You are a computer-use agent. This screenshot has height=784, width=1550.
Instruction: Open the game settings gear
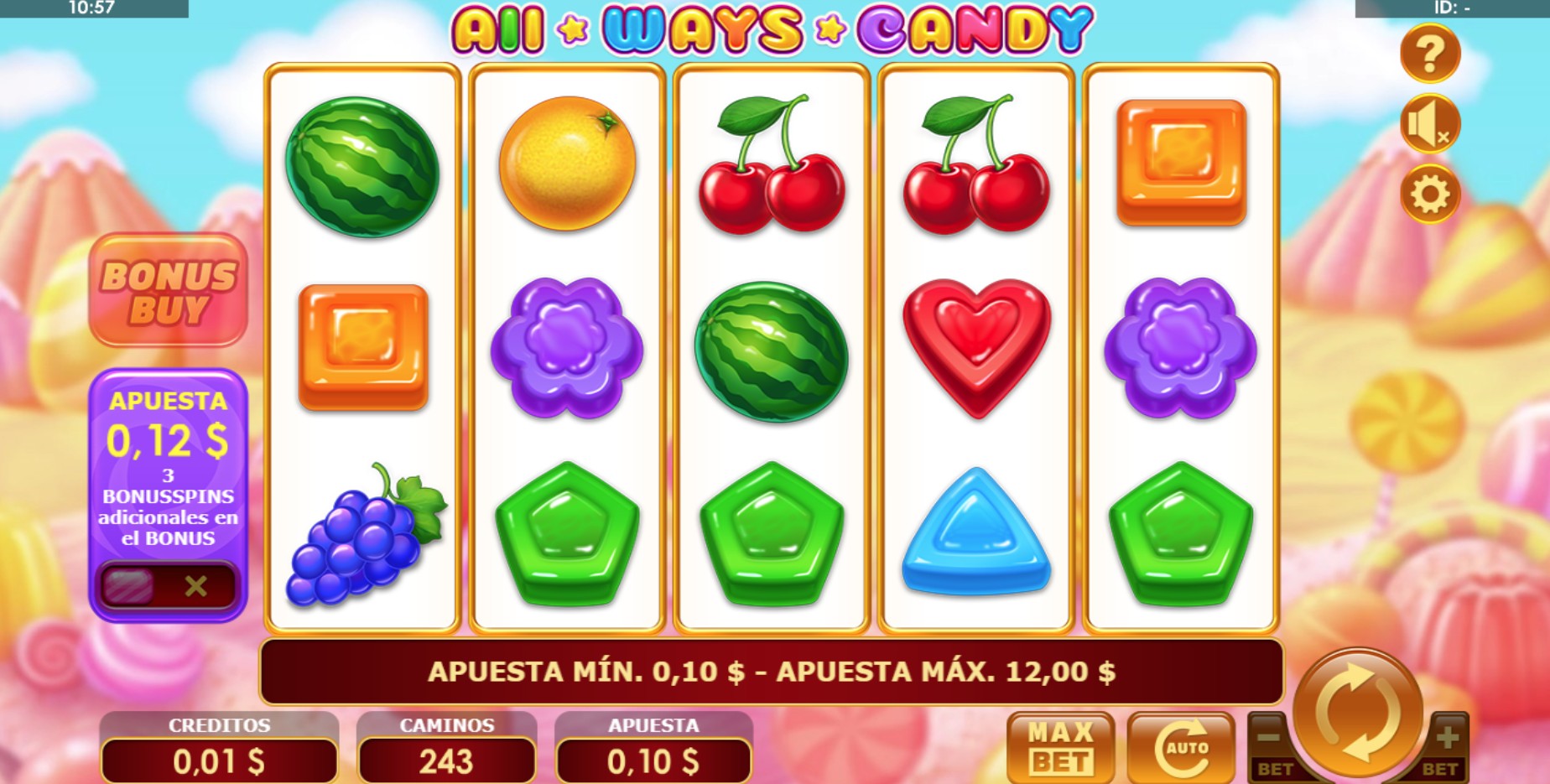1428,194
